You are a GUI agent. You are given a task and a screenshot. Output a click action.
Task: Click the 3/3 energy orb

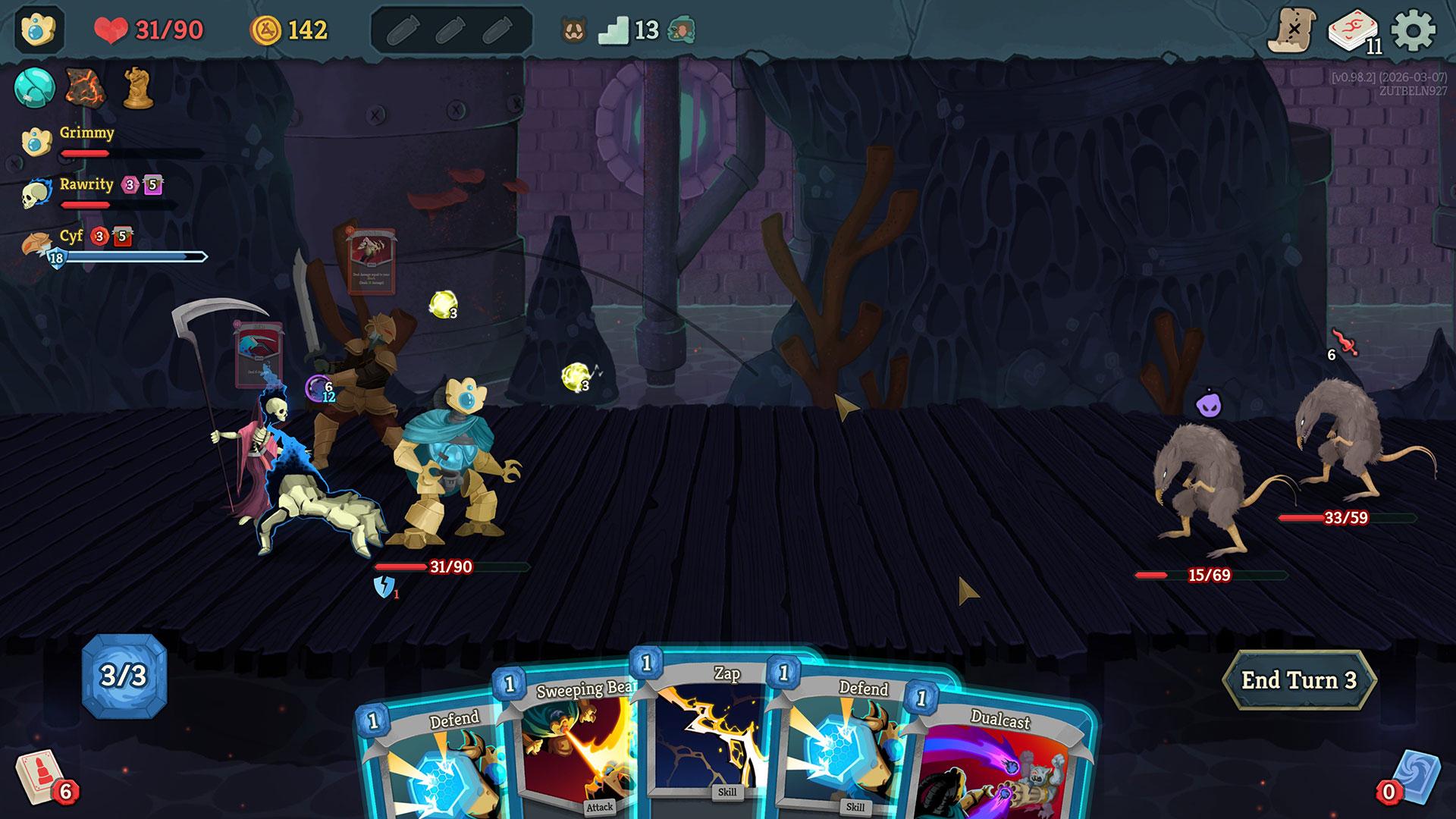(124, 676)
